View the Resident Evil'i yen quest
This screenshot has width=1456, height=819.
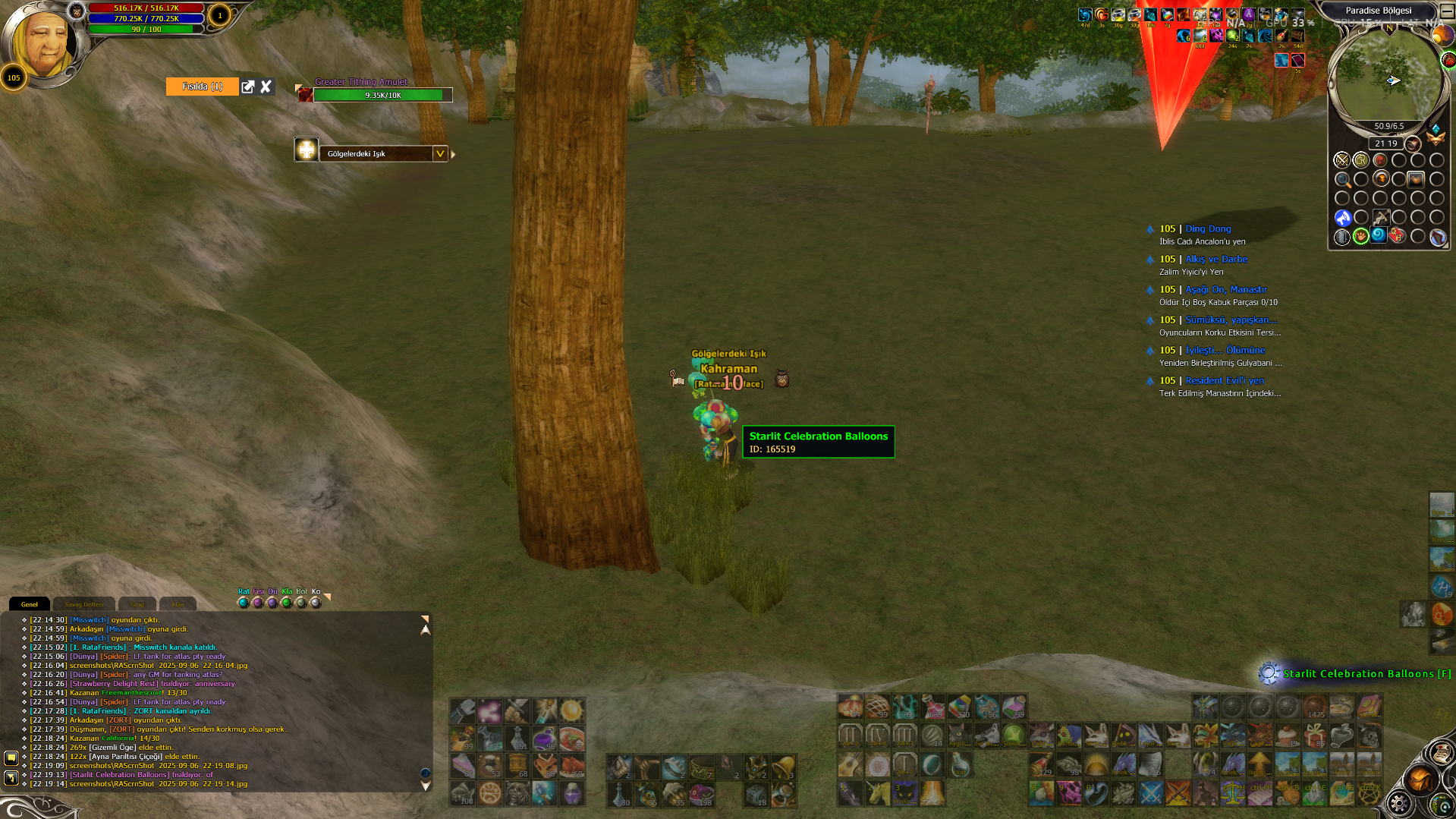1225,380
